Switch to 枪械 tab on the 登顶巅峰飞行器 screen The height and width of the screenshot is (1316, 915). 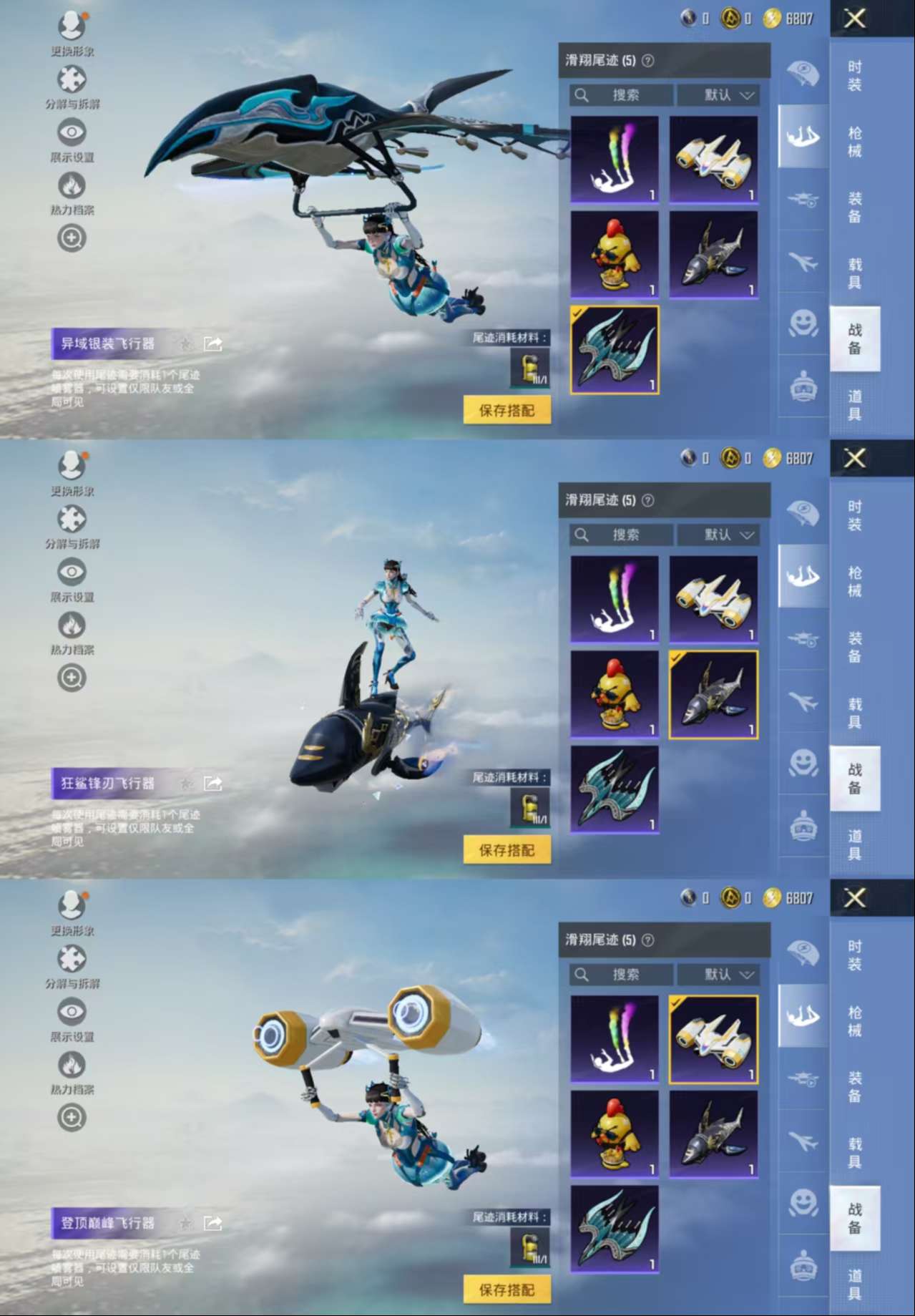[x=855, y=1021]
